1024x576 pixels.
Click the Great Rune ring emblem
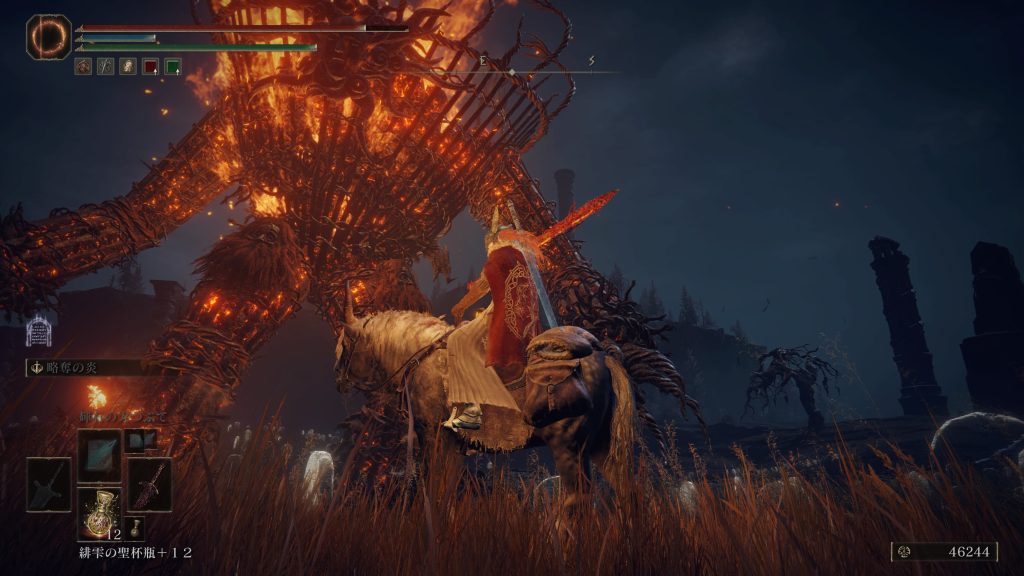[48, 36]
